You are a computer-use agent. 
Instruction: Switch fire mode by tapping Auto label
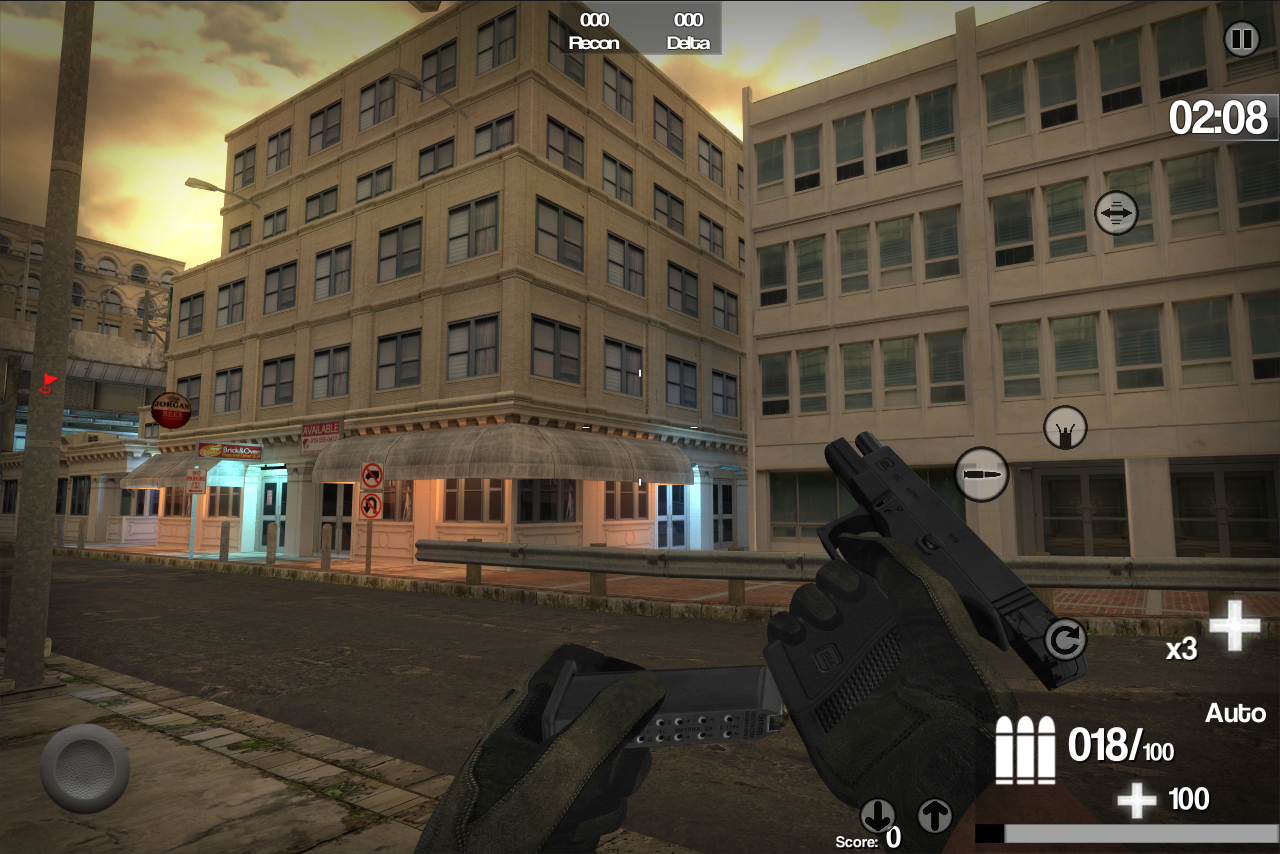[1235, 713]
